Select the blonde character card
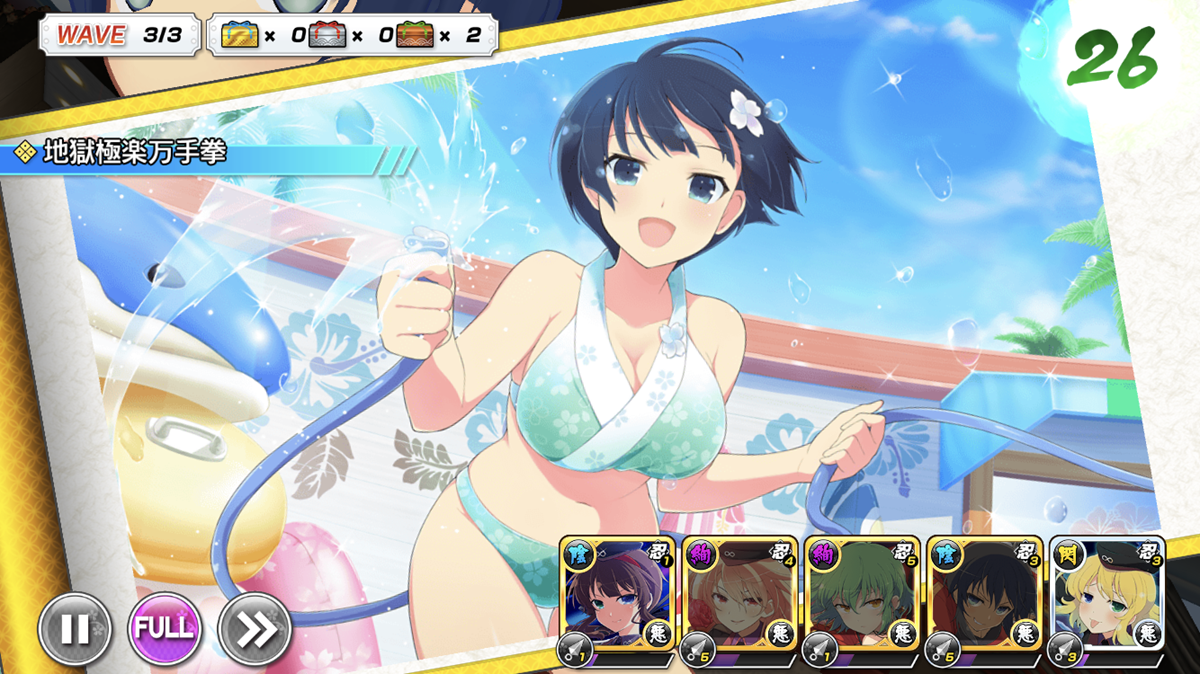1200x674 pixels. [x=1106, y=596]
